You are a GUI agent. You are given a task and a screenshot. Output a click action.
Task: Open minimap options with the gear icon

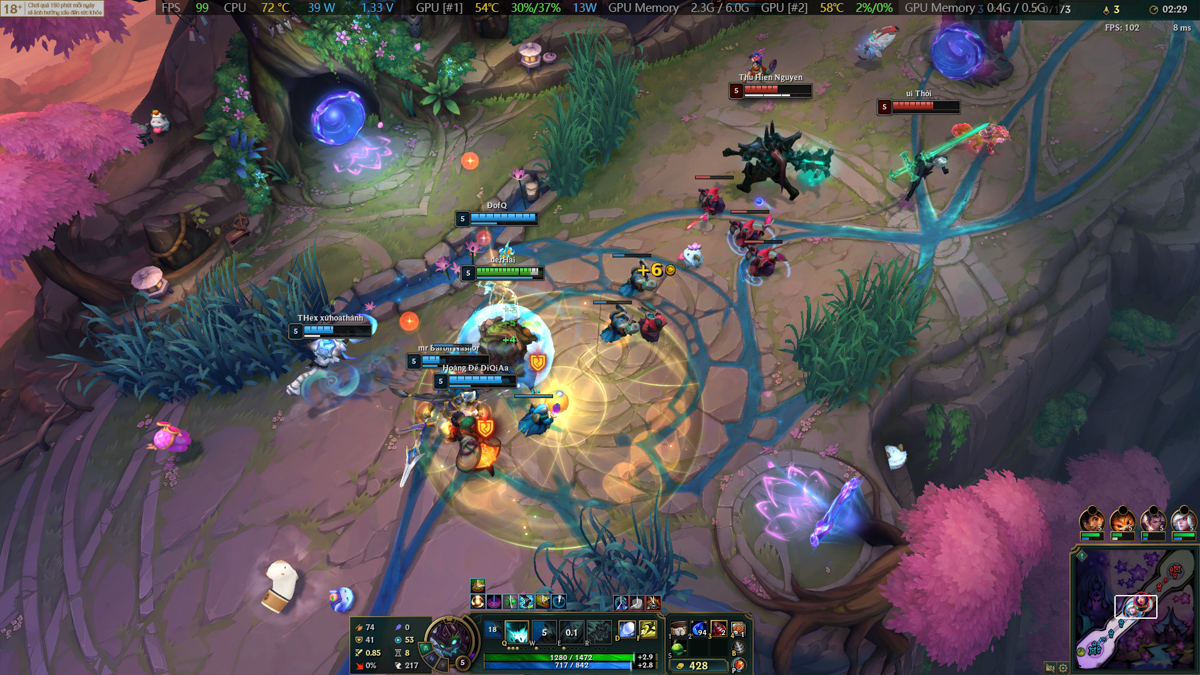tap(1062, 668)
